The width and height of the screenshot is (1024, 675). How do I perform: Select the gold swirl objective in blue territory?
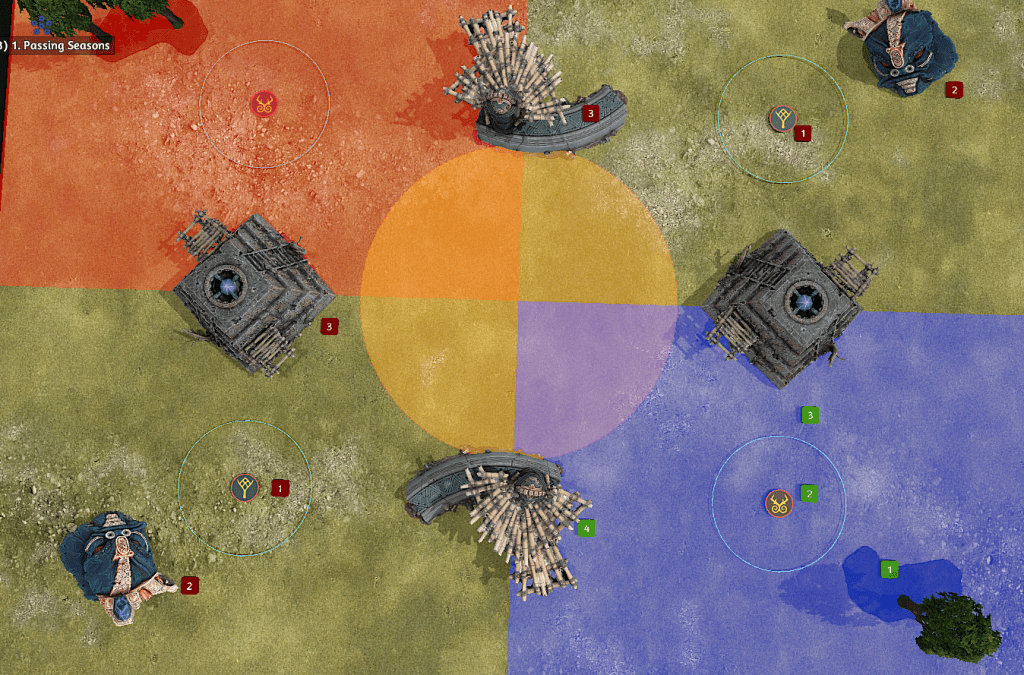coord(778,503)
